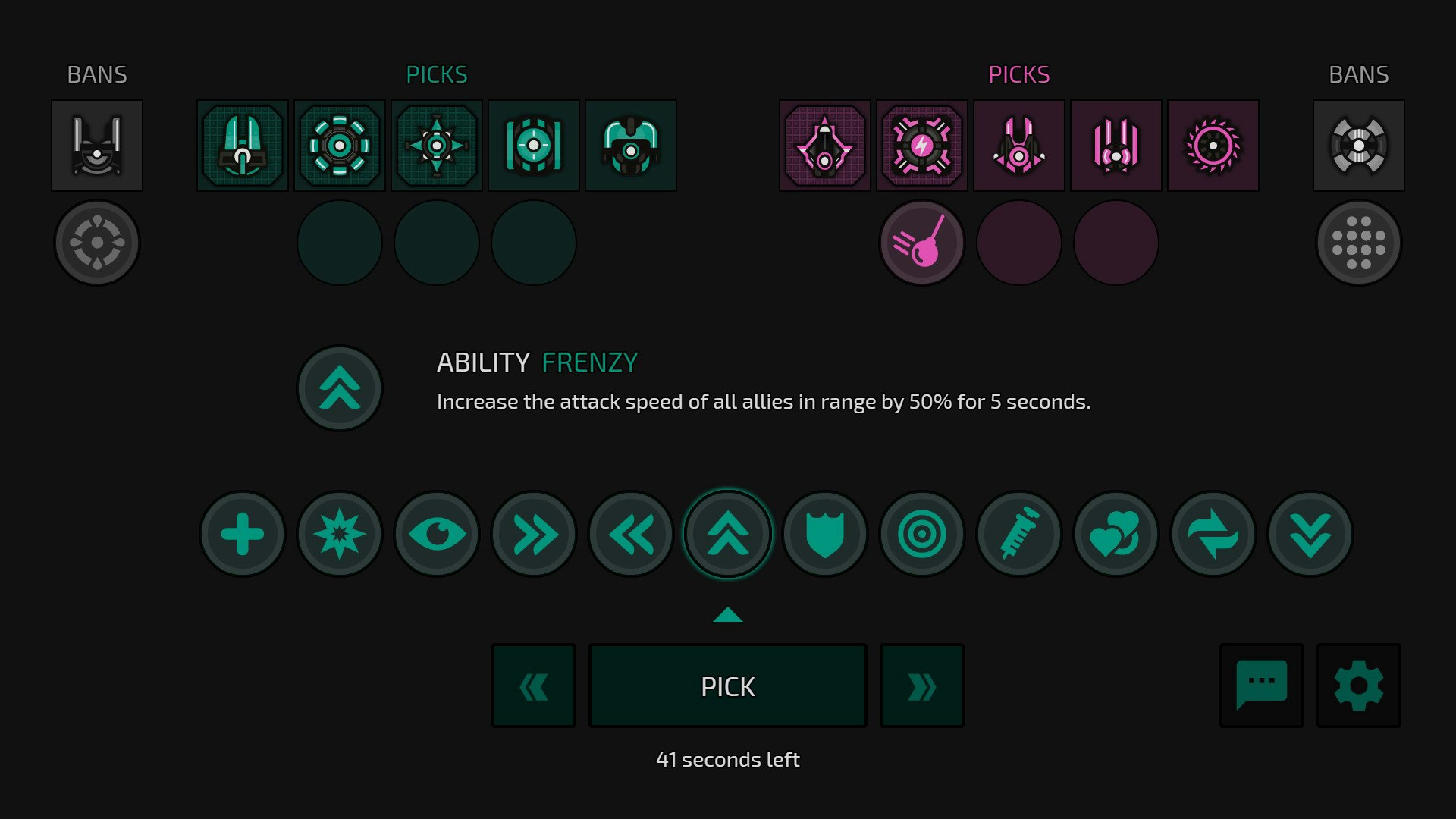Select the star burst ability
The image size is (1456, 819).
[339, 533]
